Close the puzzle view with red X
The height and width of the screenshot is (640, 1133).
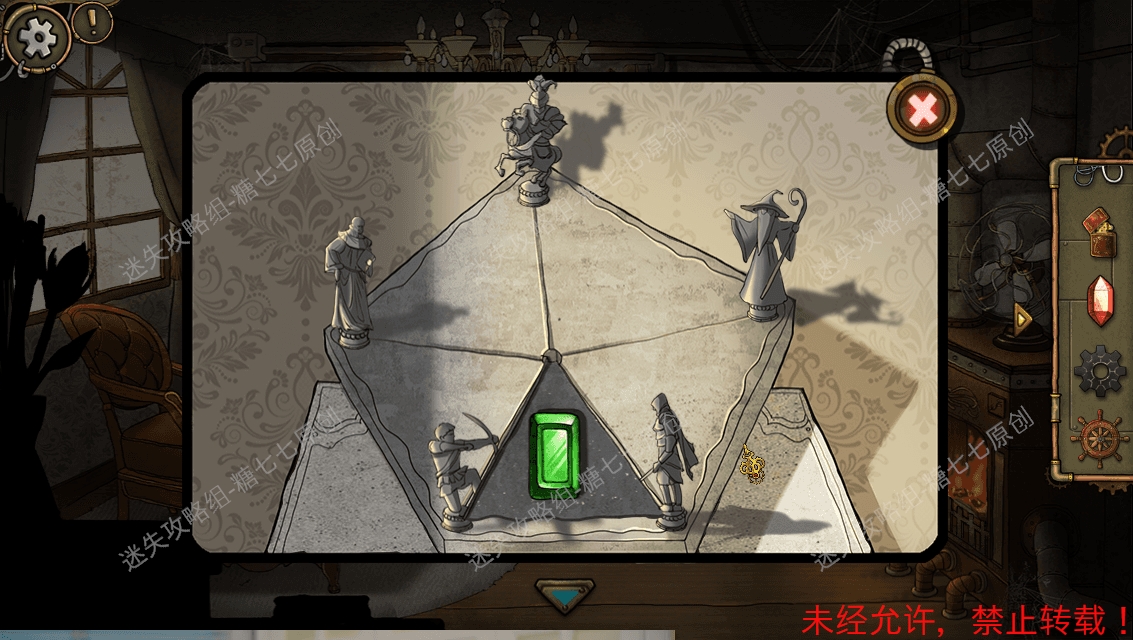click(x=921, y=110)
